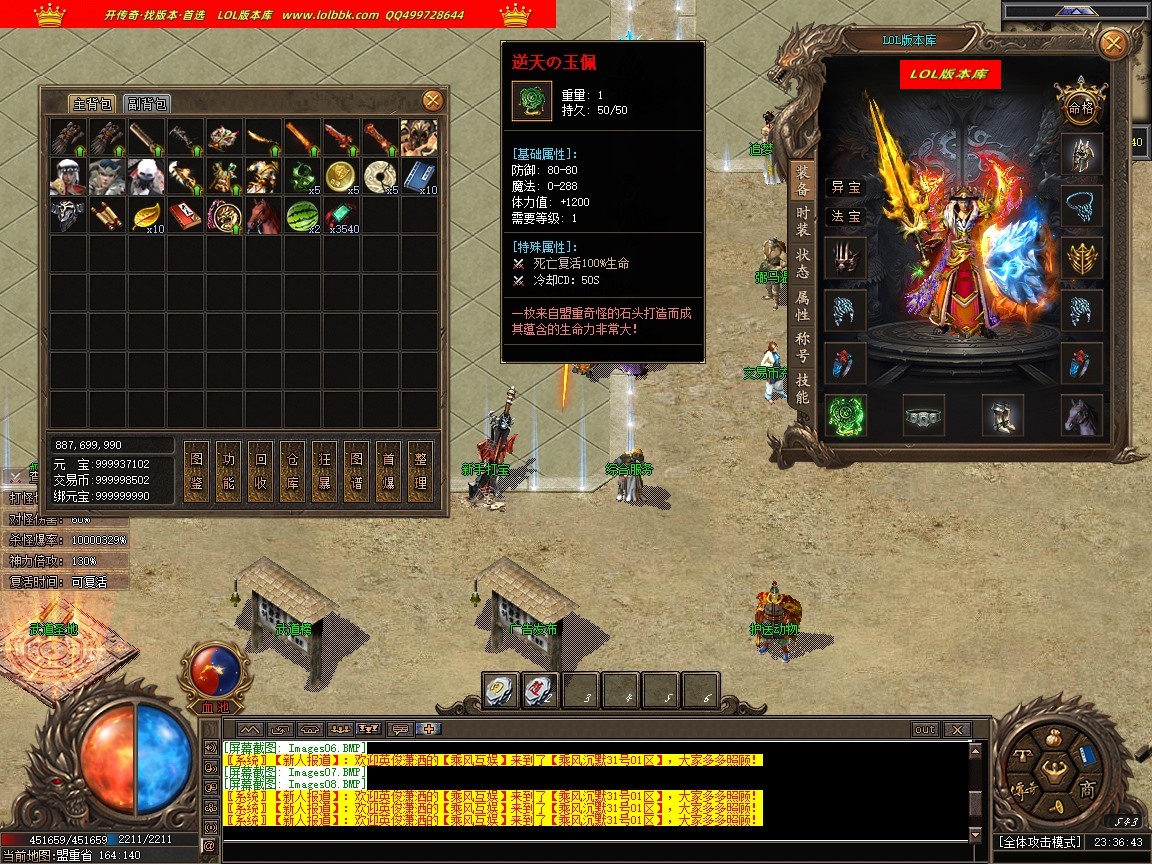Click the helmet equipment slot
This screenshot has width=1152, height=864.
point(1081,153)
